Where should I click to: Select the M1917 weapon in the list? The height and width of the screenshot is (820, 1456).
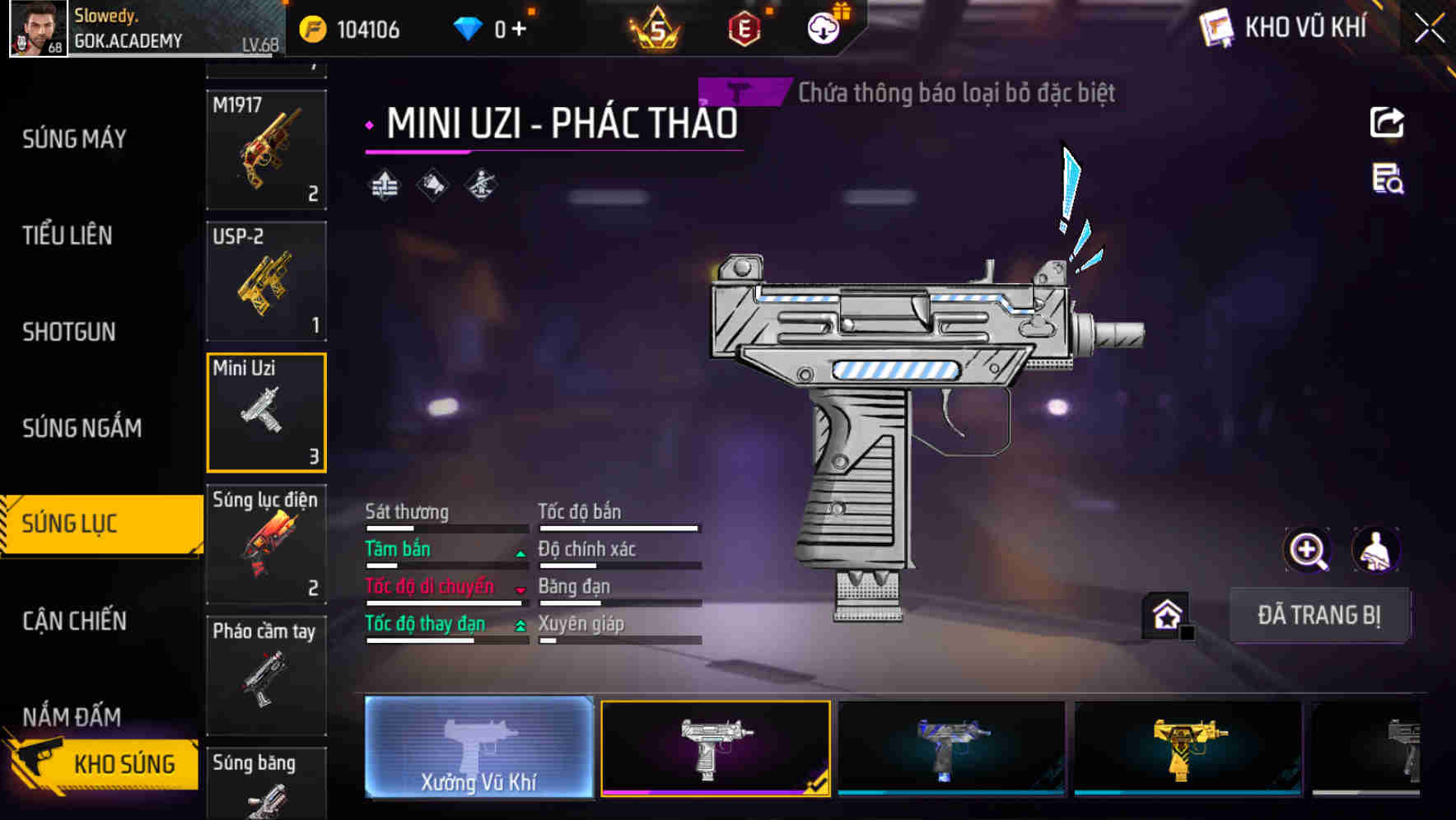click(266, 148)
